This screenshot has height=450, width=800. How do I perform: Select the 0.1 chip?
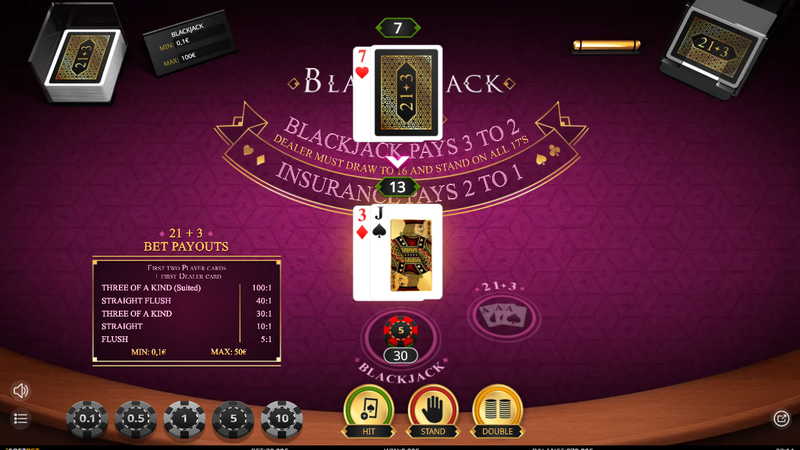click(x=87, y=419)
